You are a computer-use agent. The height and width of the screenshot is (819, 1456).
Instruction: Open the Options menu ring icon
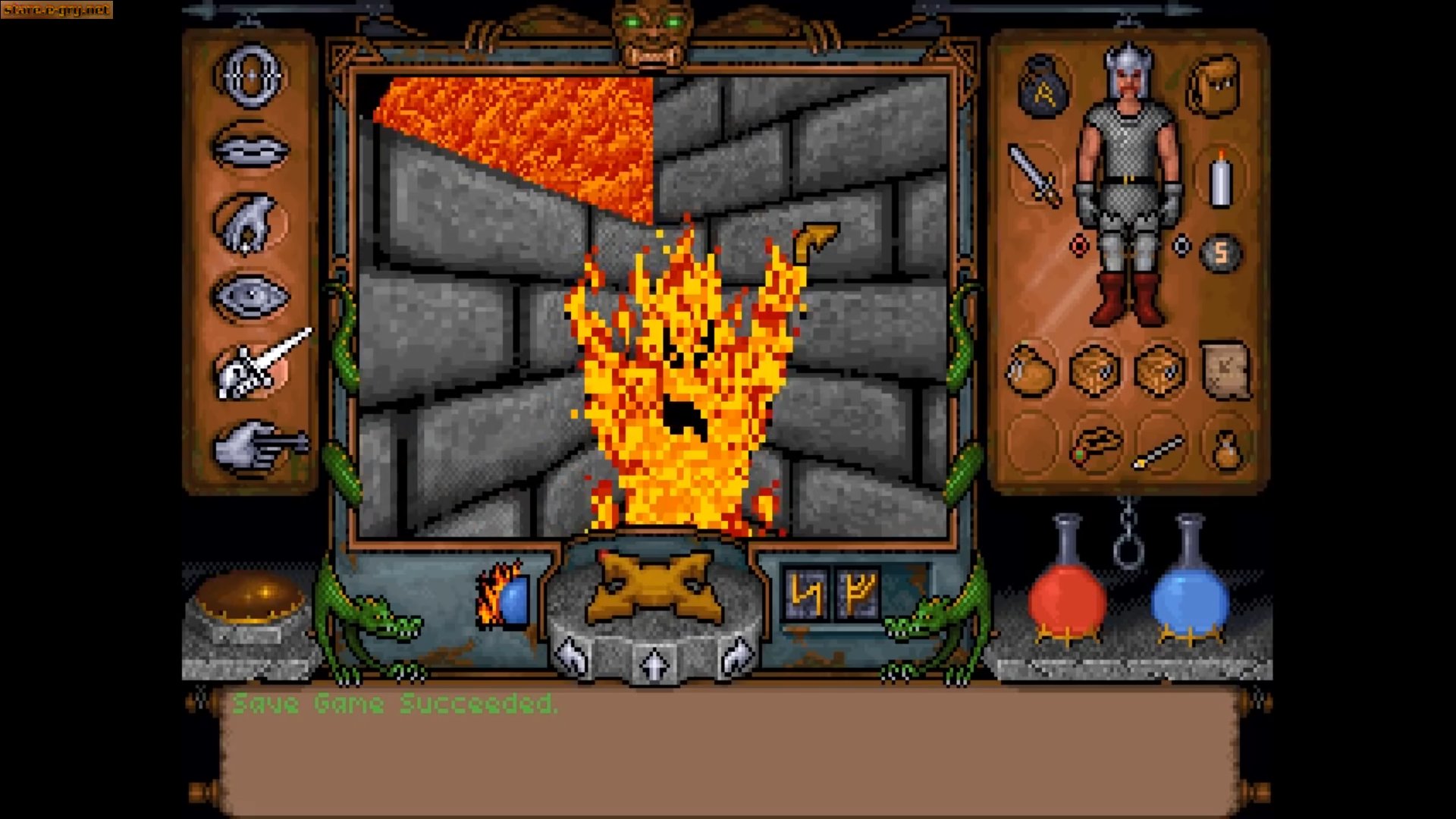pyautogui.click(x=250, y=76)
